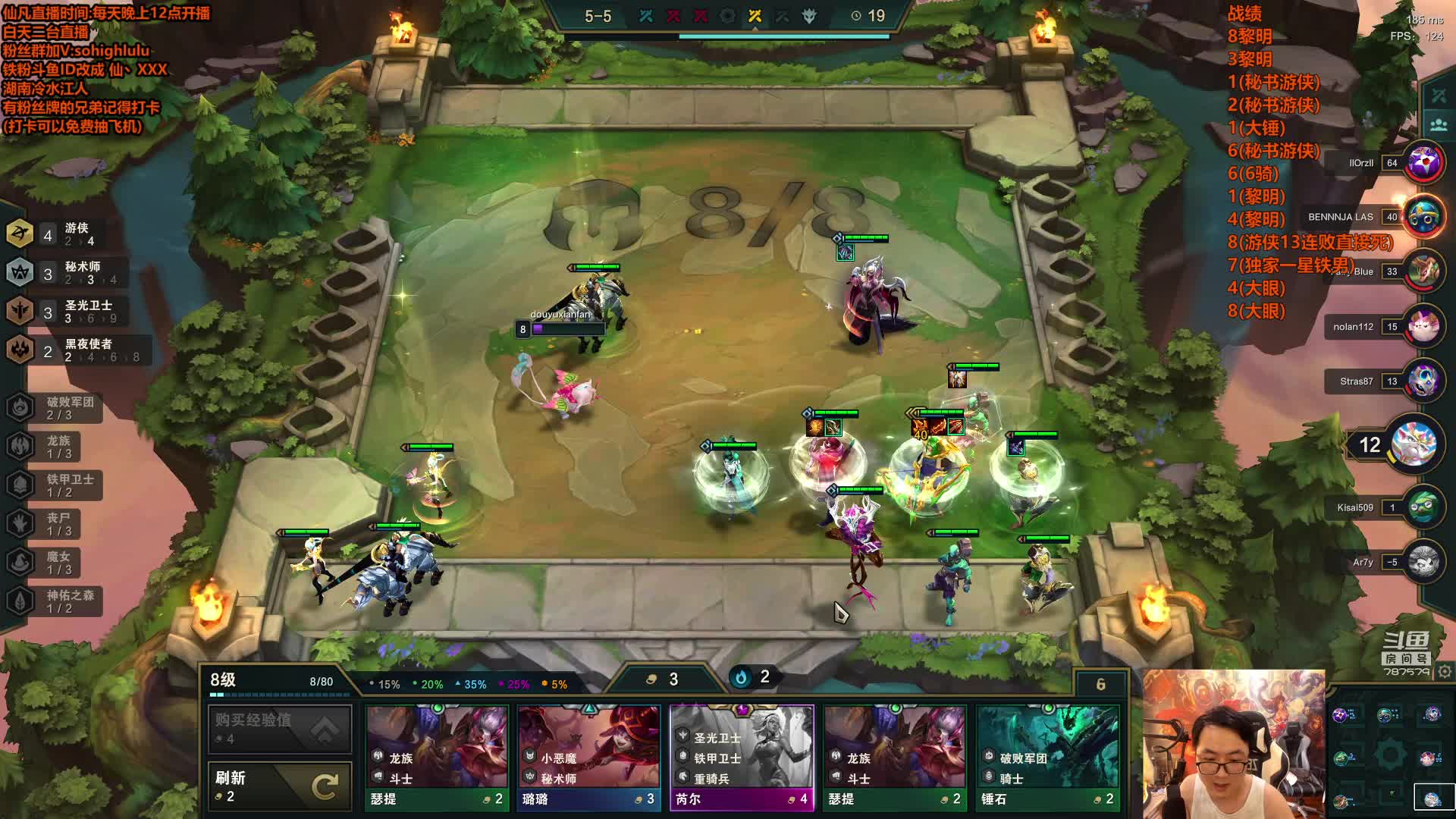Screen dimensions: 1456x819
Task: Open settings with the gear icon
Action: click(1445, 672)
